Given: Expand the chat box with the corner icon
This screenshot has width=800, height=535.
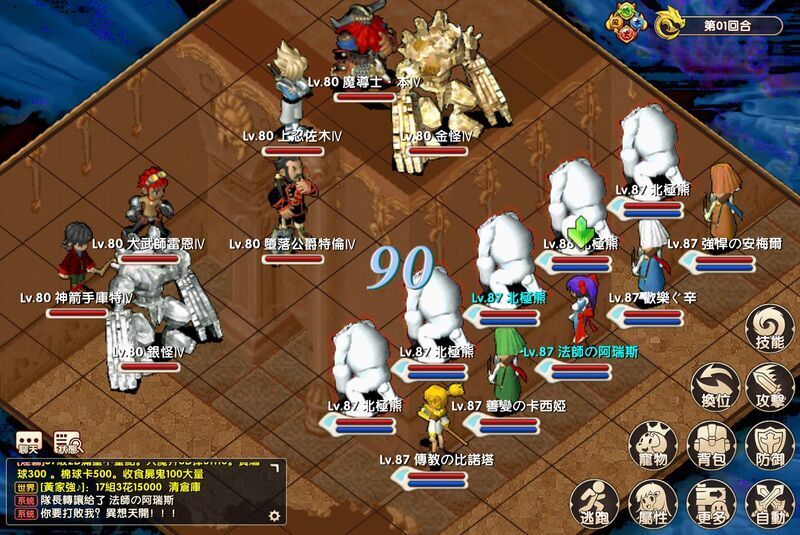Looking at the screenshot, I should pyautogui.click(x=276, y=468).
